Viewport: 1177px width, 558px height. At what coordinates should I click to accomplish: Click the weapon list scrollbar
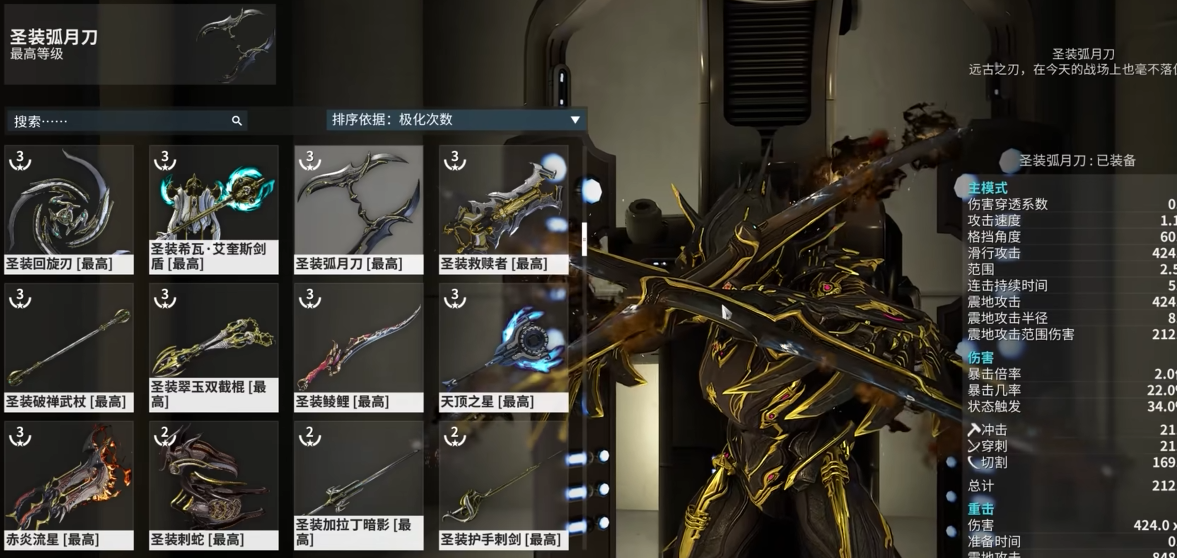coord(584,238)
